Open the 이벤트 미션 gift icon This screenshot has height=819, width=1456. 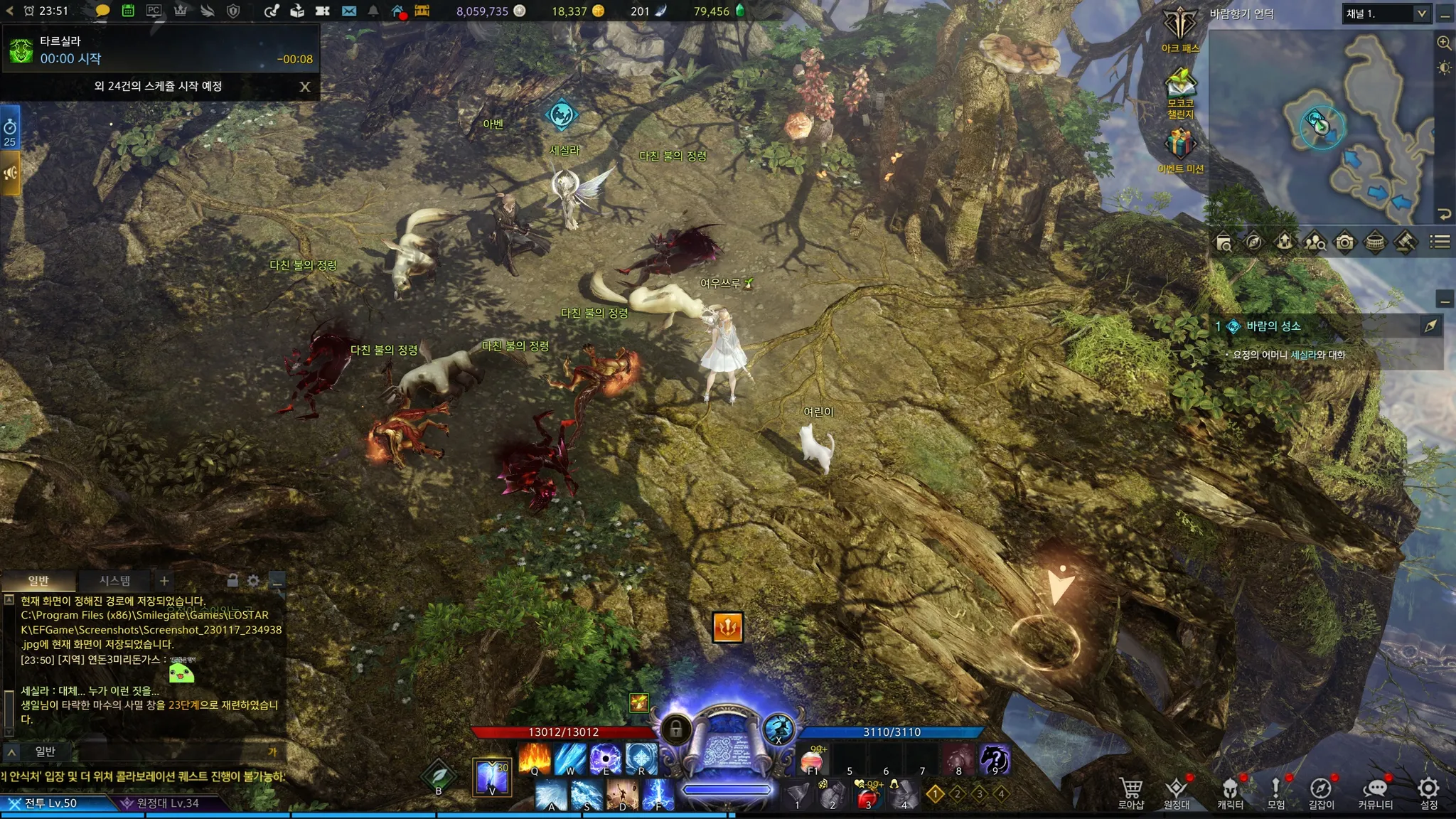[x=1179, y=149]
